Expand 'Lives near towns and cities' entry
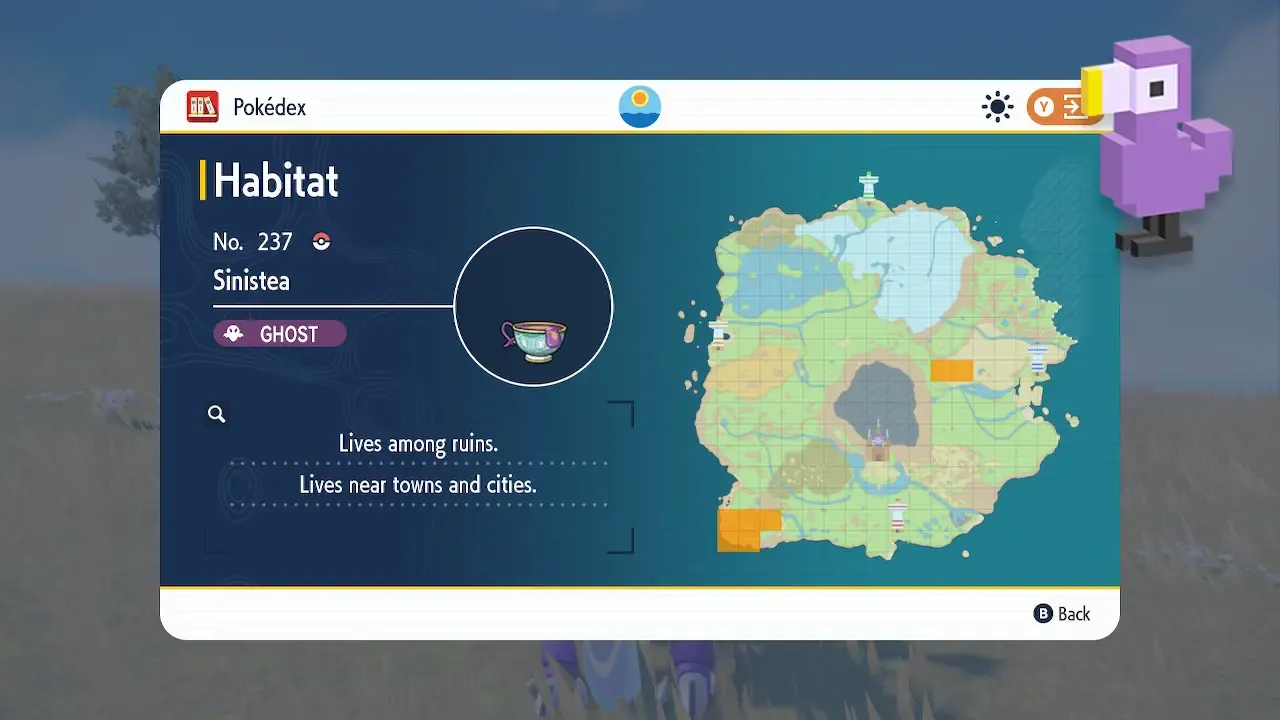This screenshot has width=1280, height=720. click(420, 485)
